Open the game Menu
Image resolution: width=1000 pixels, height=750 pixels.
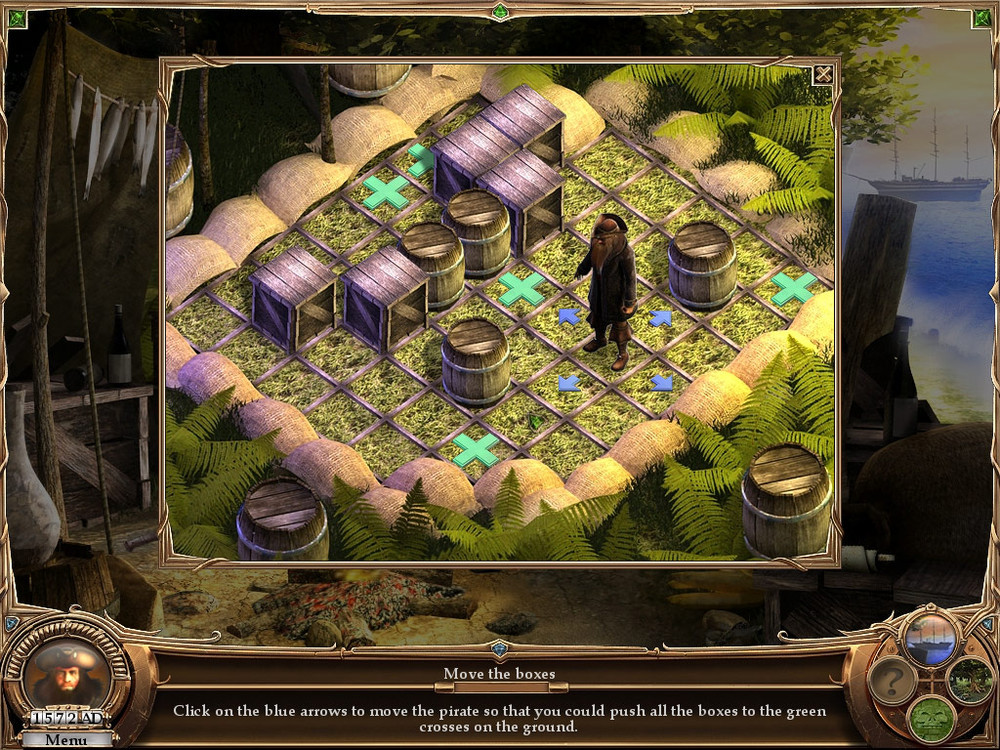(66, 740)
